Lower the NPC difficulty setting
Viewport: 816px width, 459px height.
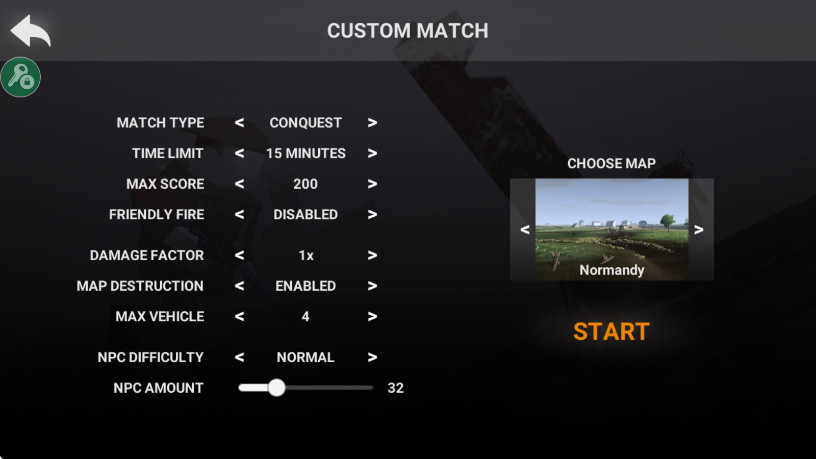239,357
